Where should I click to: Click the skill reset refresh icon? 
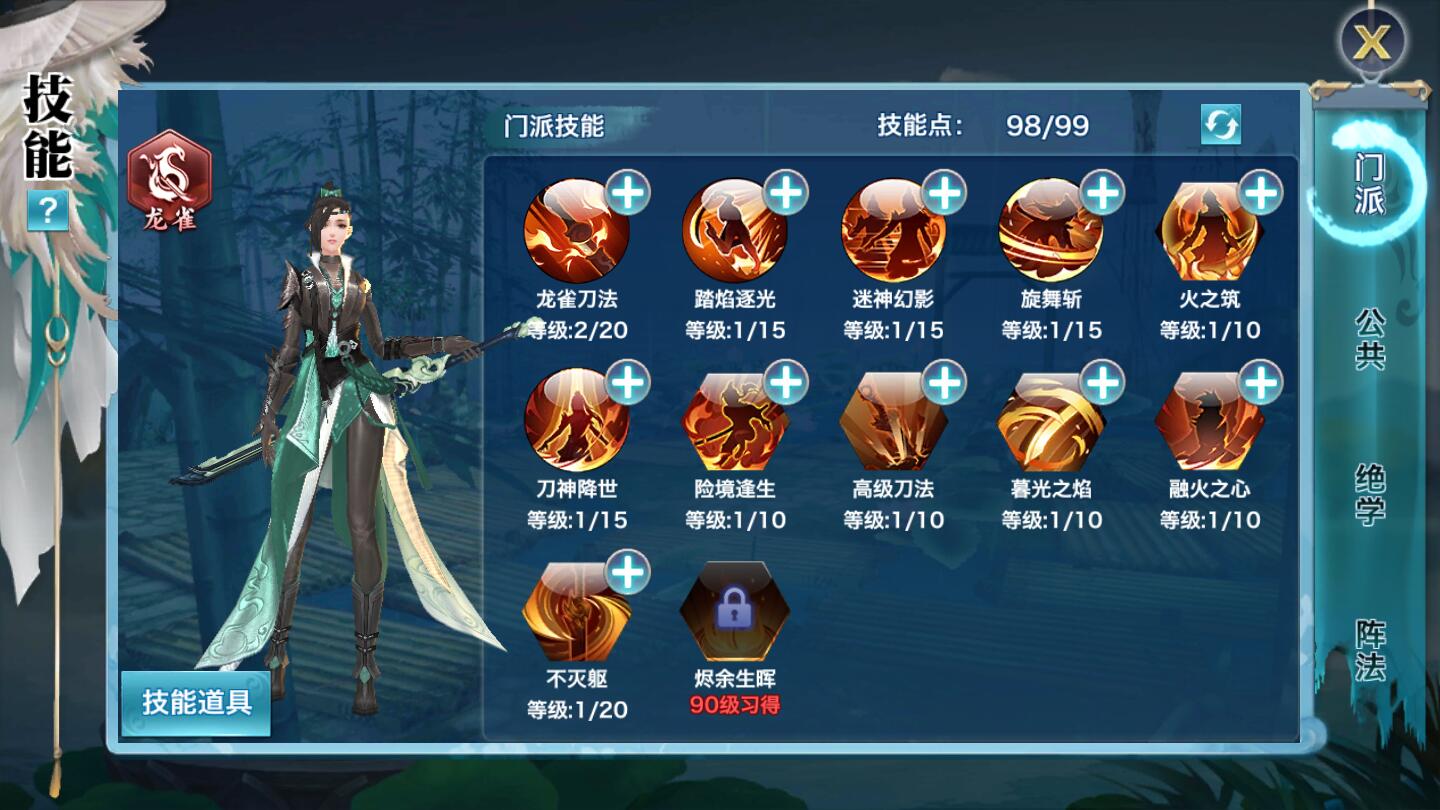pos(1222,124)
